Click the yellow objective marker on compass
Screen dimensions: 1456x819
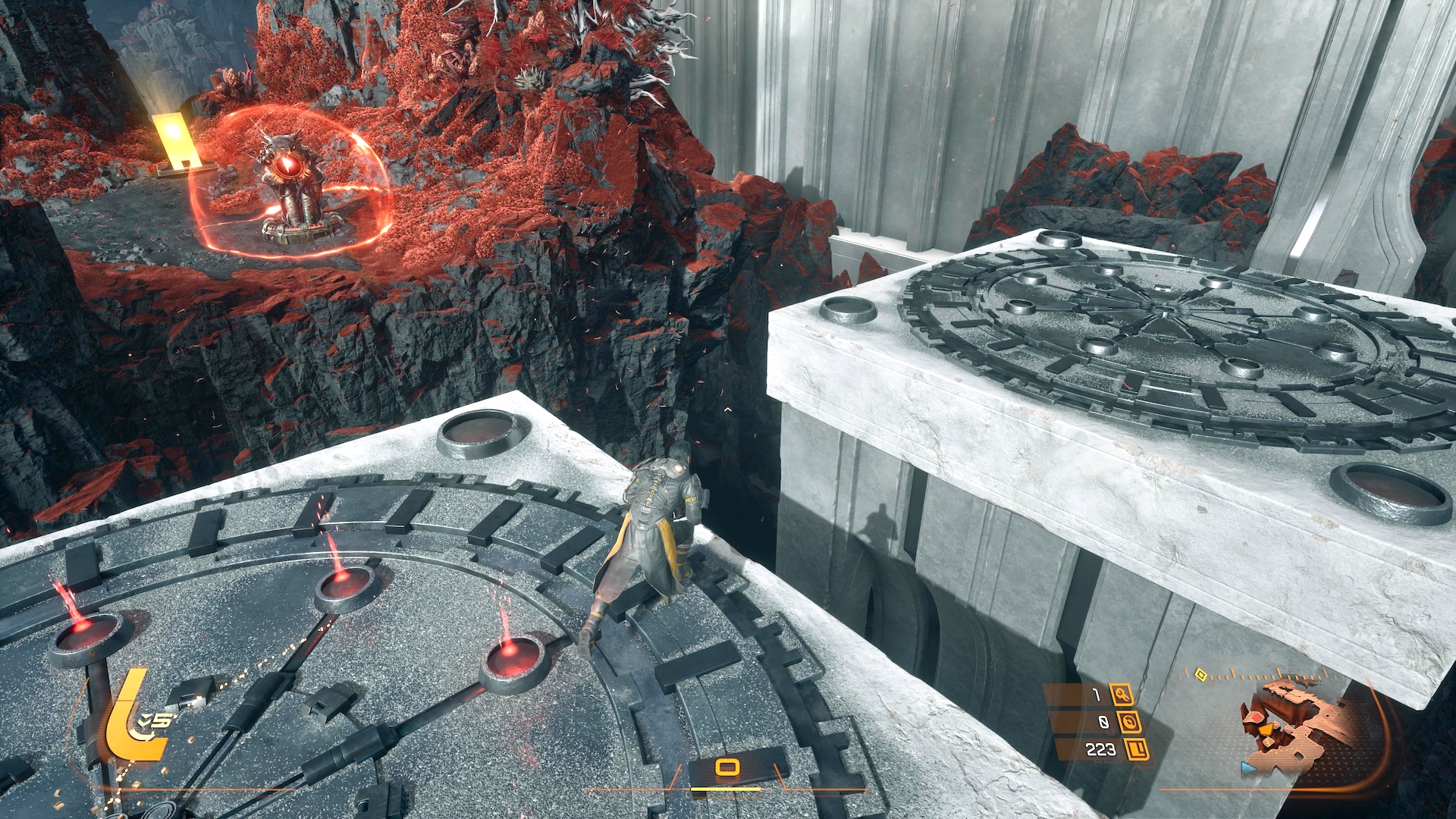[x=1200, y=673]
